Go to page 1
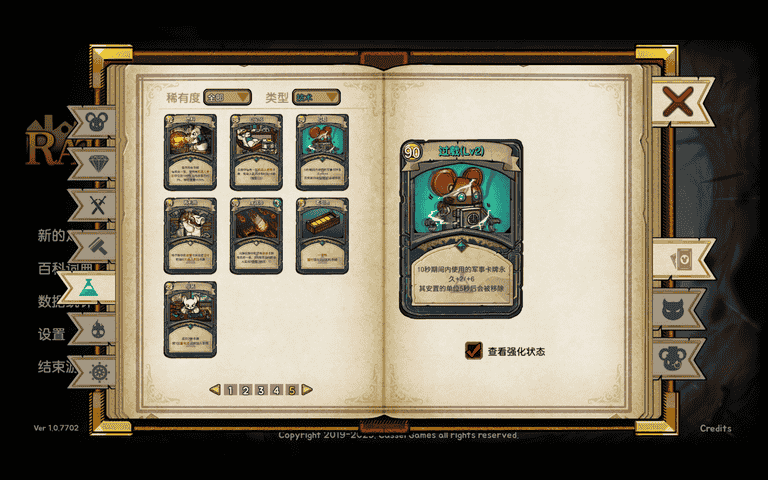768x480 pixels. coord(231,390)
